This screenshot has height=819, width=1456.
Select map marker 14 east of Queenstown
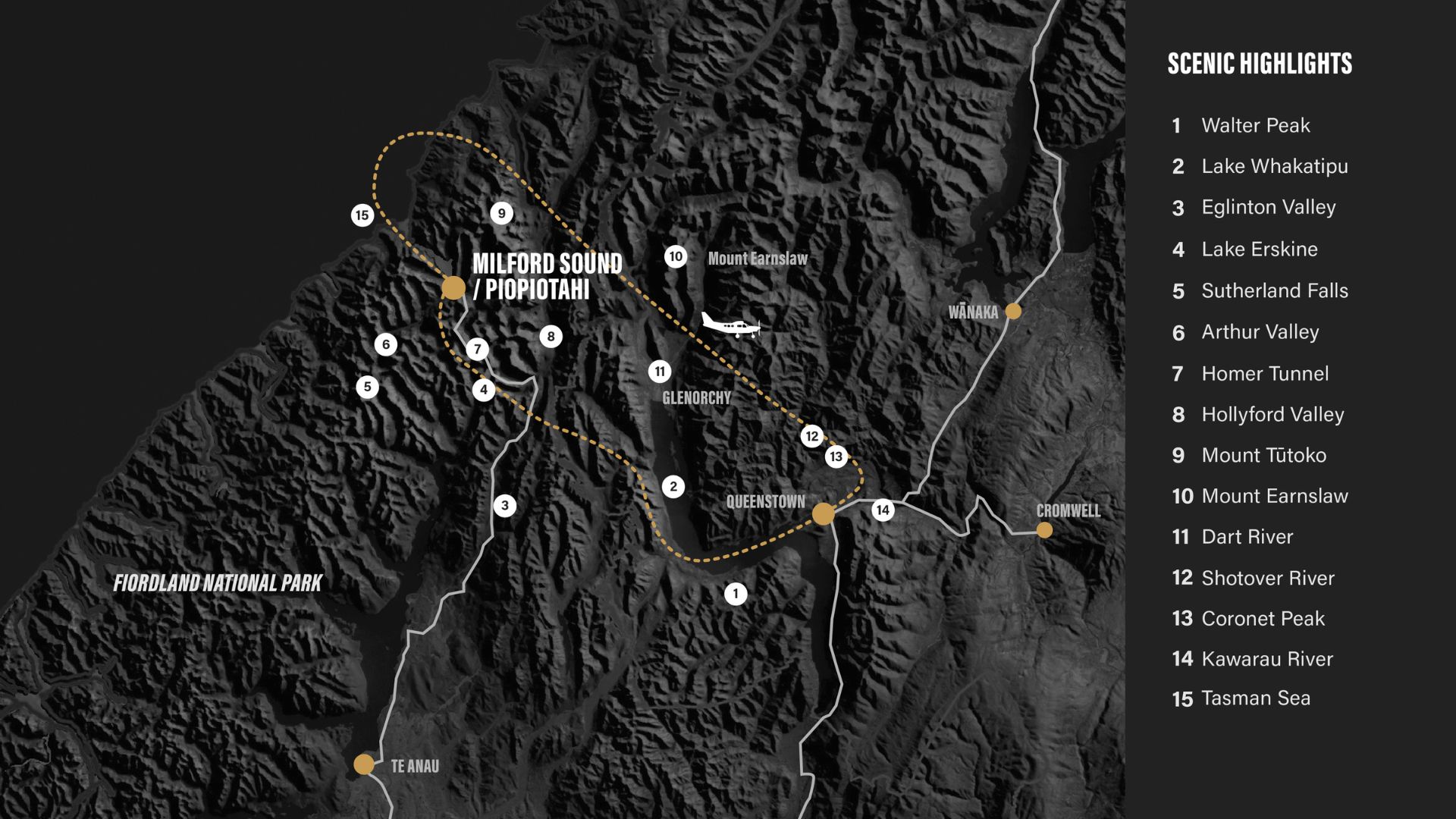pyautogui.click(x=883, y=510)
